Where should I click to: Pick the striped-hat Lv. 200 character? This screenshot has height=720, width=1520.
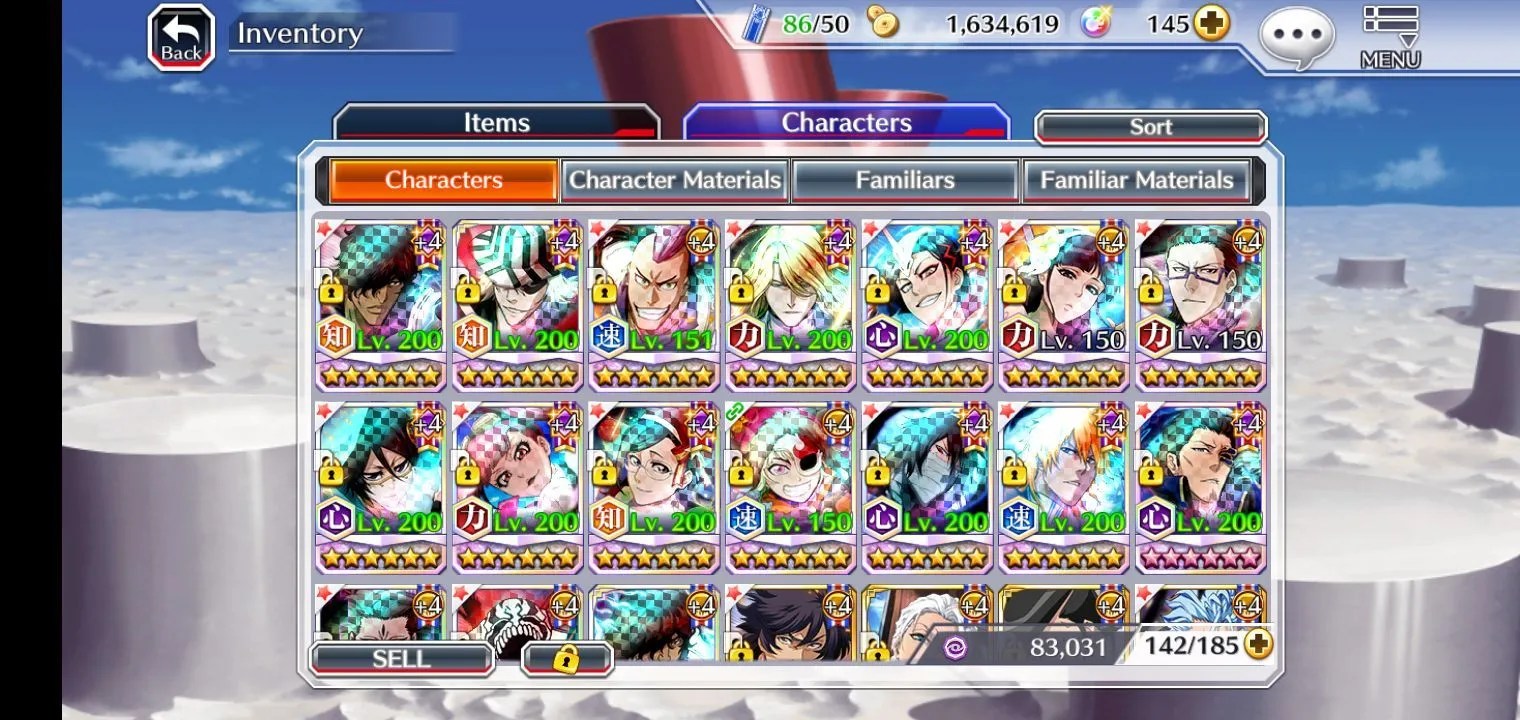pyautogui.click(x=518, y=300)
